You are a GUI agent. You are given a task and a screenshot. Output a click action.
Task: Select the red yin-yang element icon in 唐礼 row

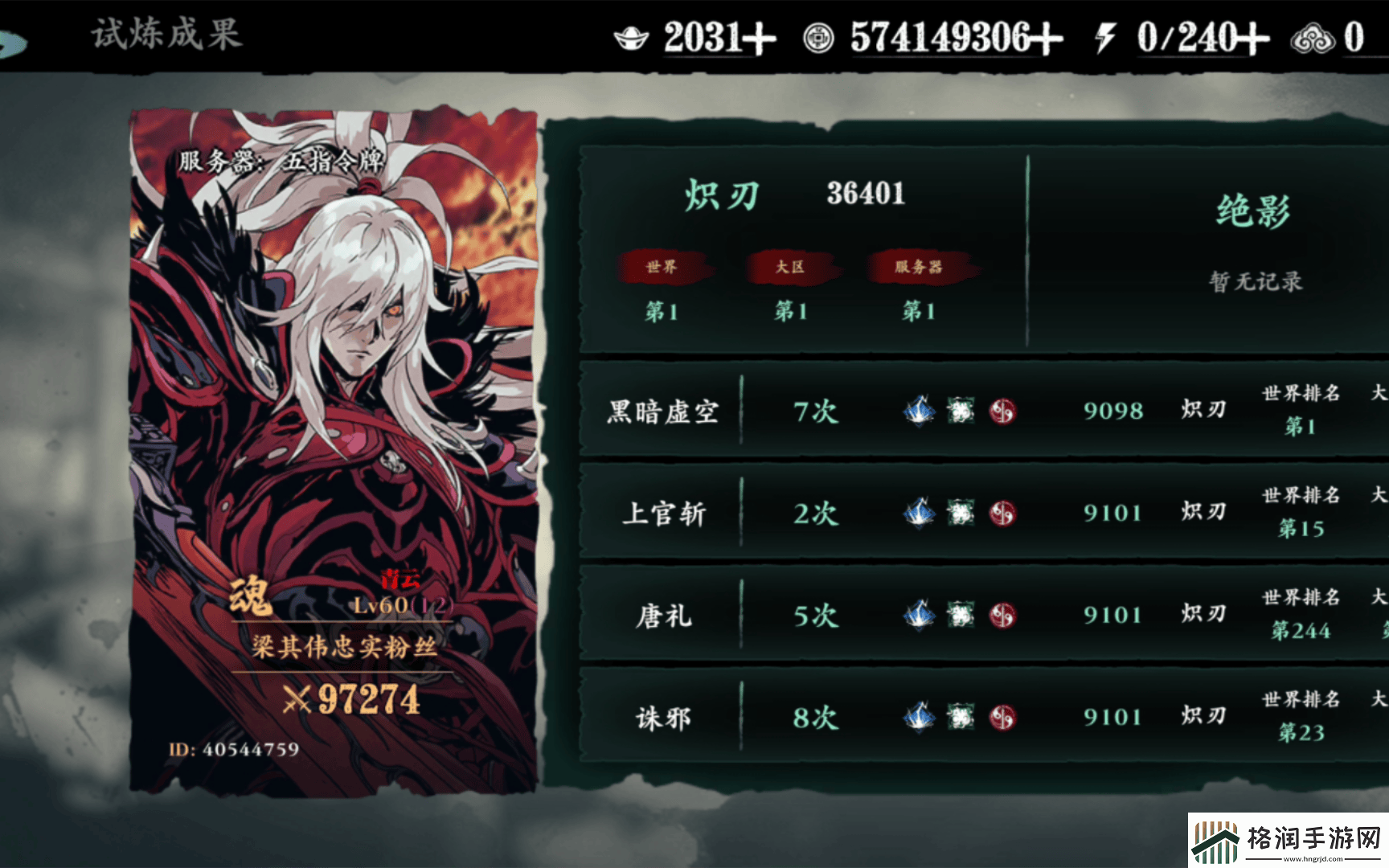point(1002,614)
